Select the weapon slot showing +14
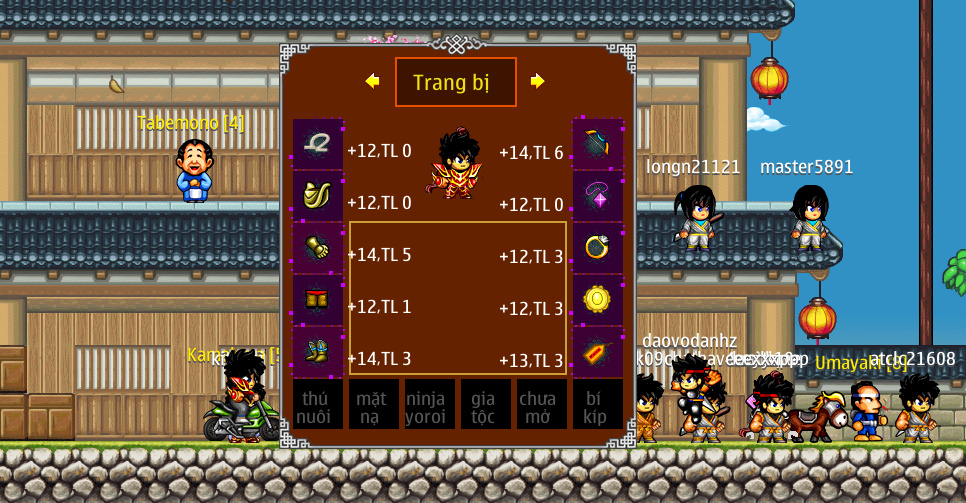Image resolution: width=966 pixels, height=503 pixels. pyautogui.click(x=597, y=144)
